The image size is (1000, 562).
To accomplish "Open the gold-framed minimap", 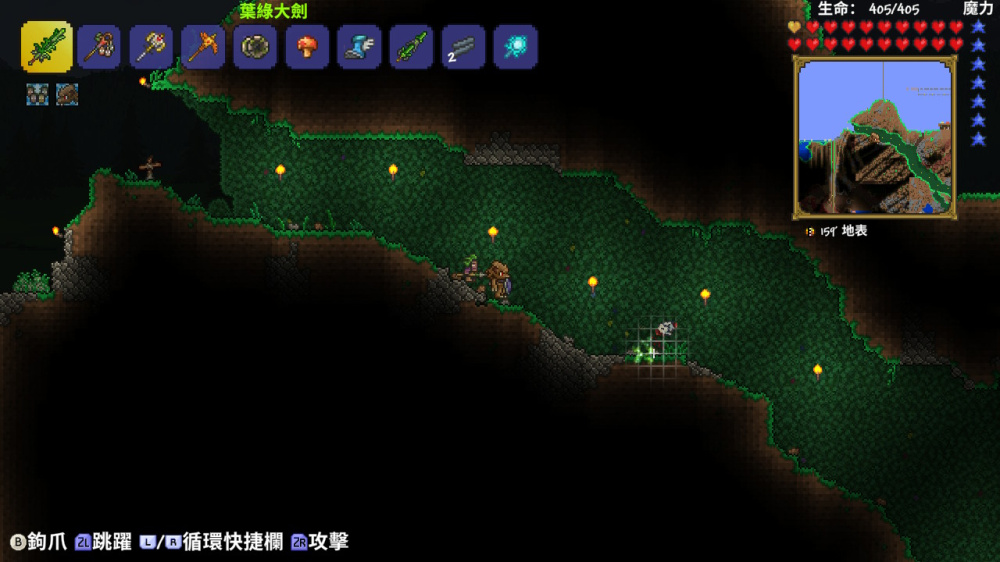I will [x=874, y=137].
